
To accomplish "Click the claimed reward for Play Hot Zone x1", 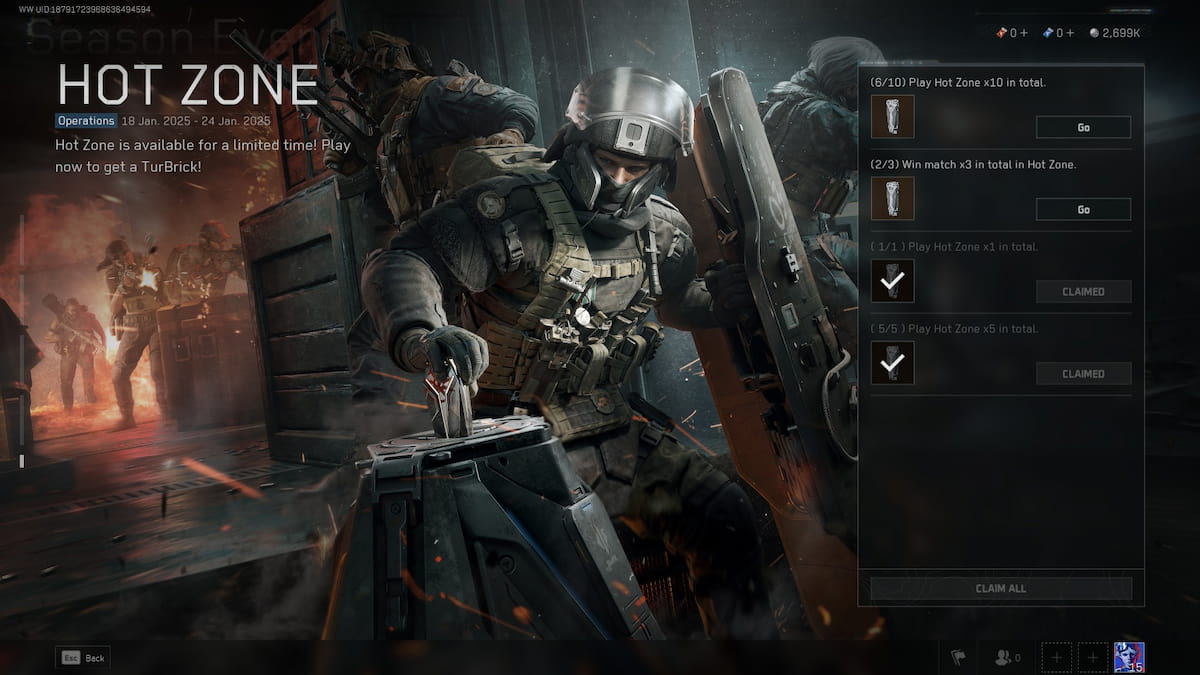I will [892, 281].
